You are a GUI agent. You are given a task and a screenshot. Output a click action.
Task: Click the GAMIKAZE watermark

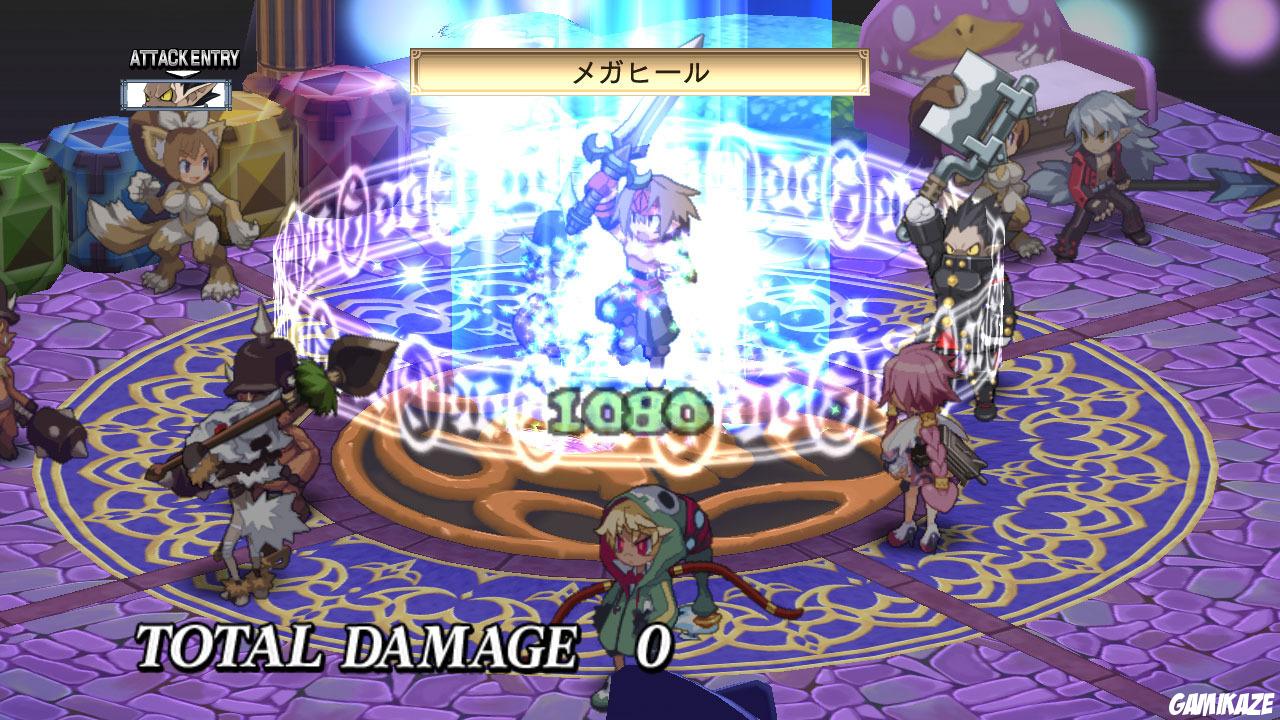coord(1222,703)
